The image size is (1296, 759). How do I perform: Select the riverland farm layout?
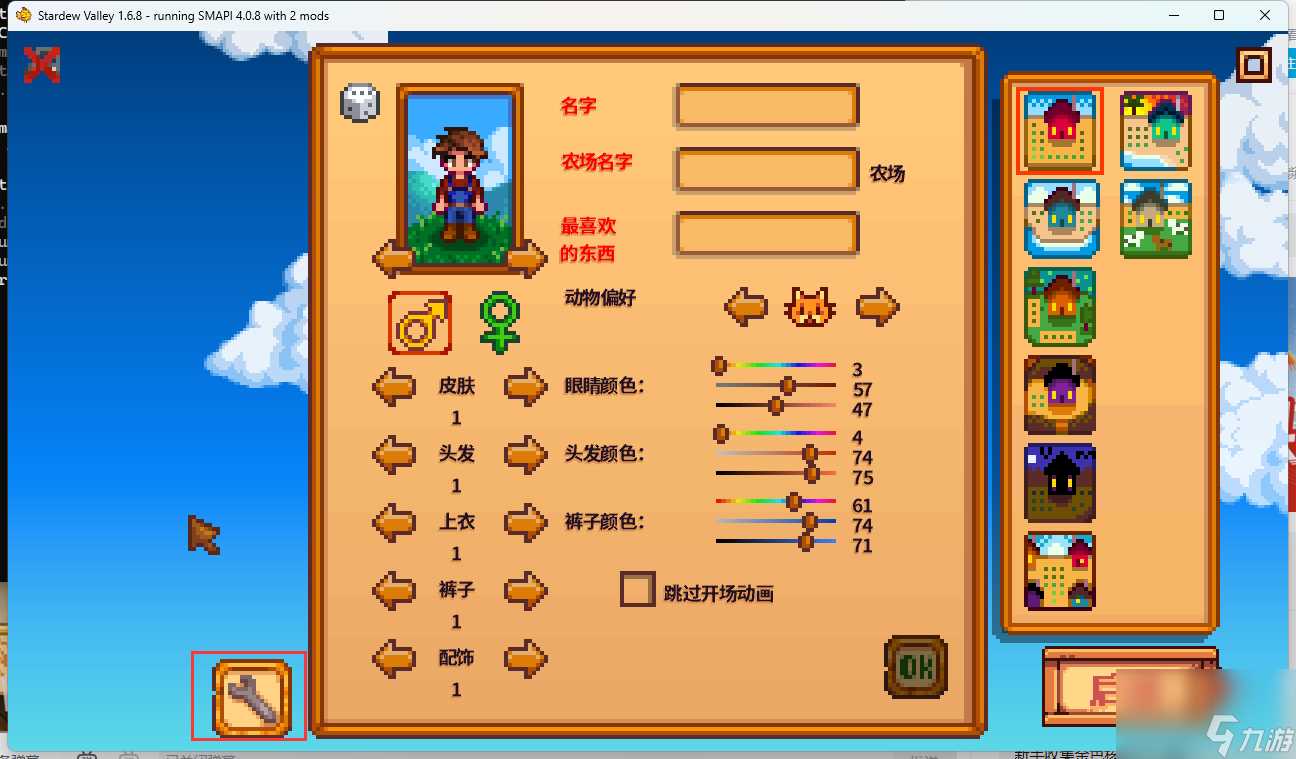[1059, 217]
